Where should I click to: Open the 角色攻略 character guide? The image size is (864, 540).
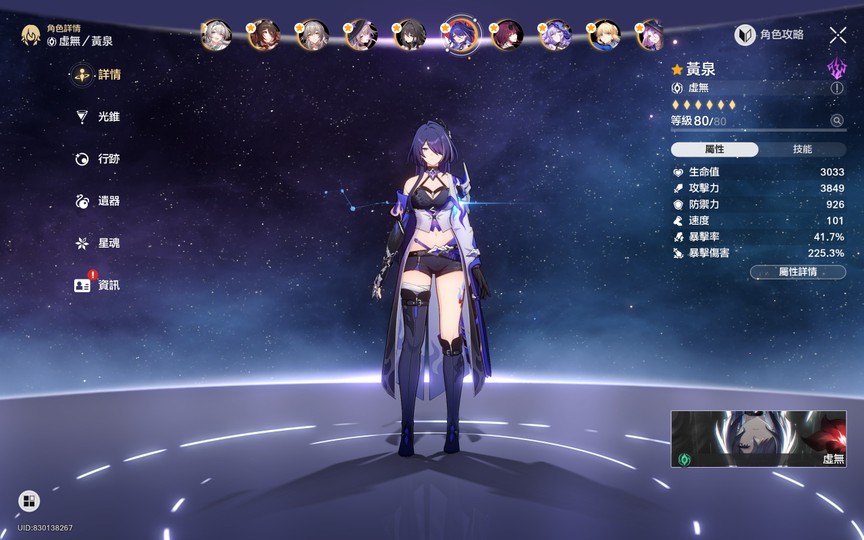[770, 35]
